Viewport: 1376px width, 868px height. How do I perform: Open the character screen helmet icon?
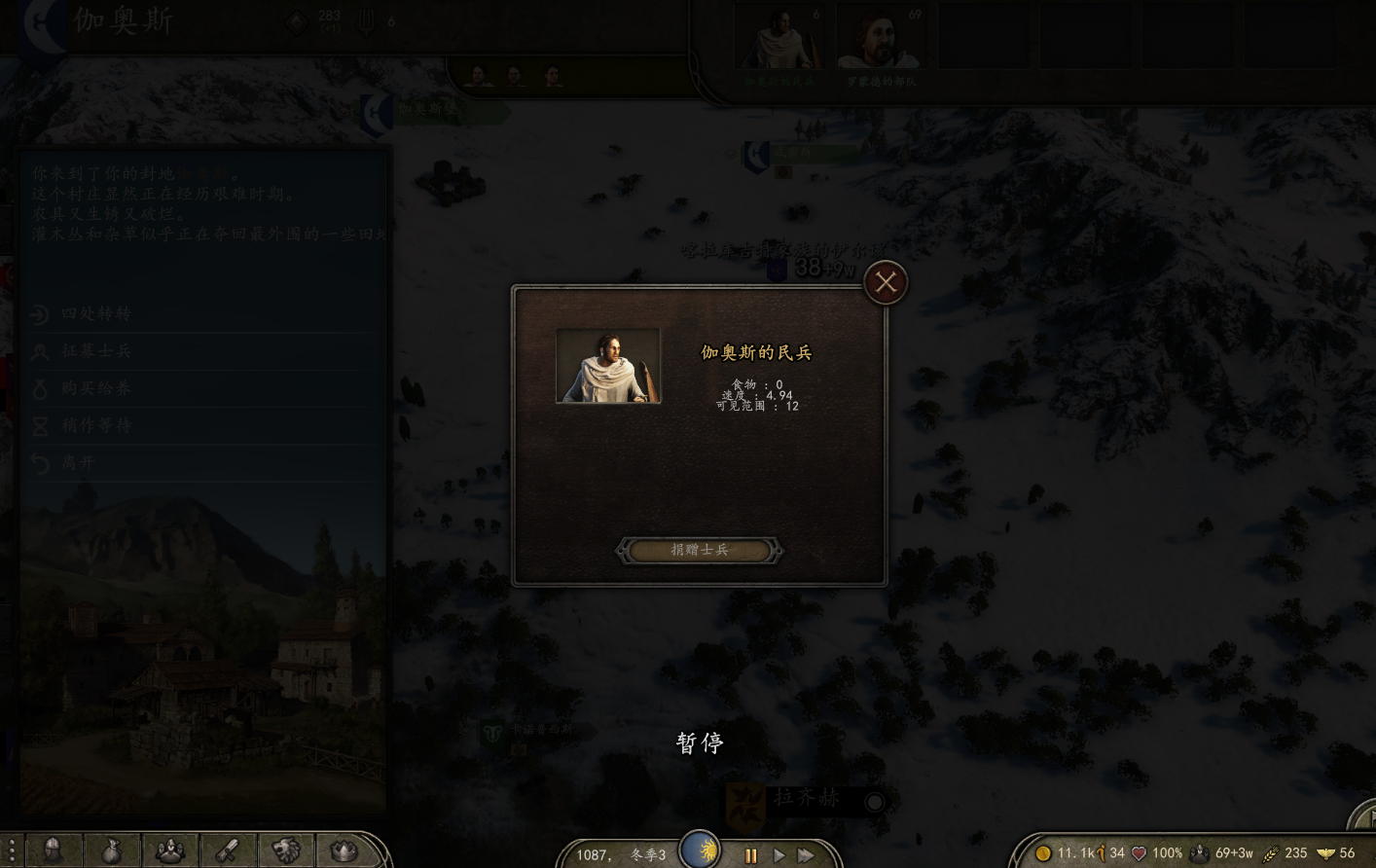(54, 850)
